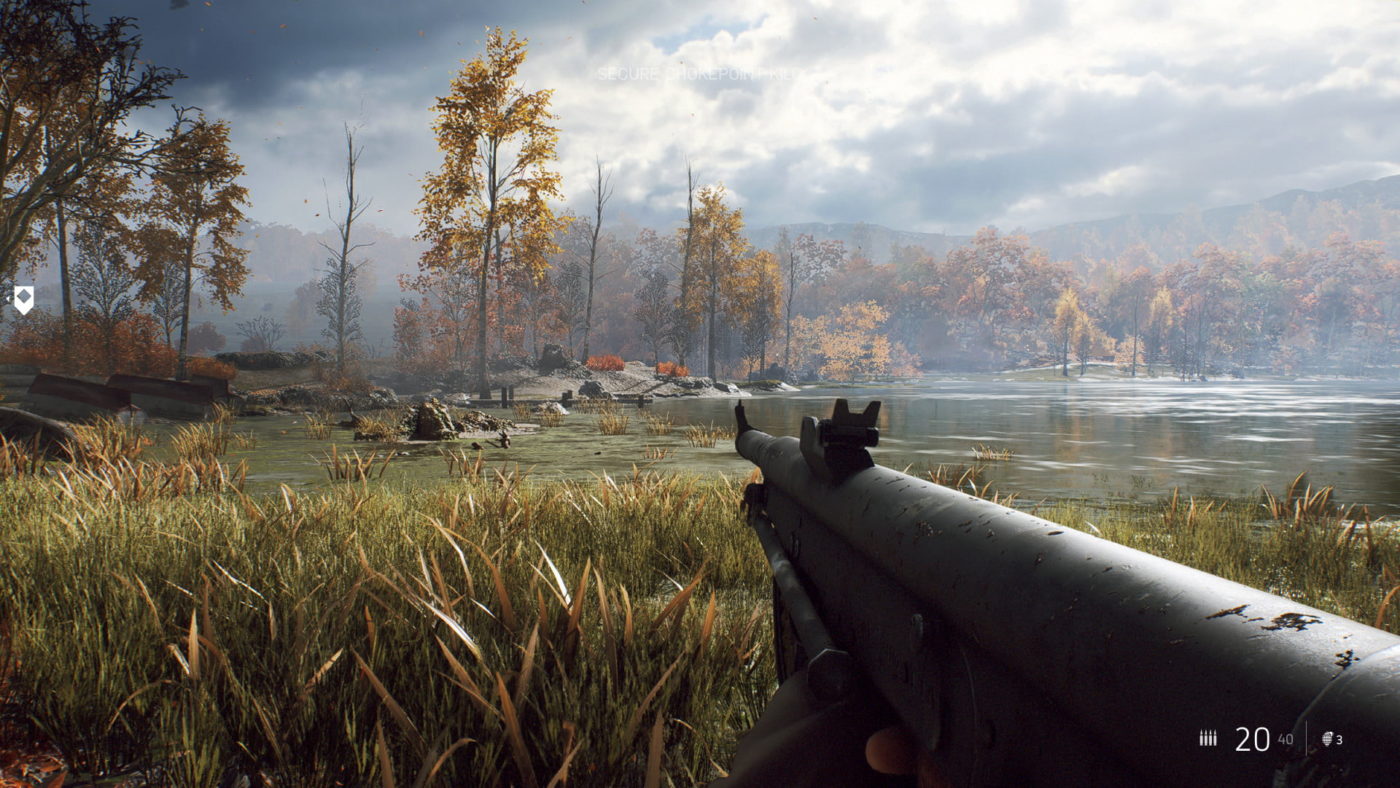Click the grenade count number 3
1400x788 pixels.
click(x=1341, y=738)
